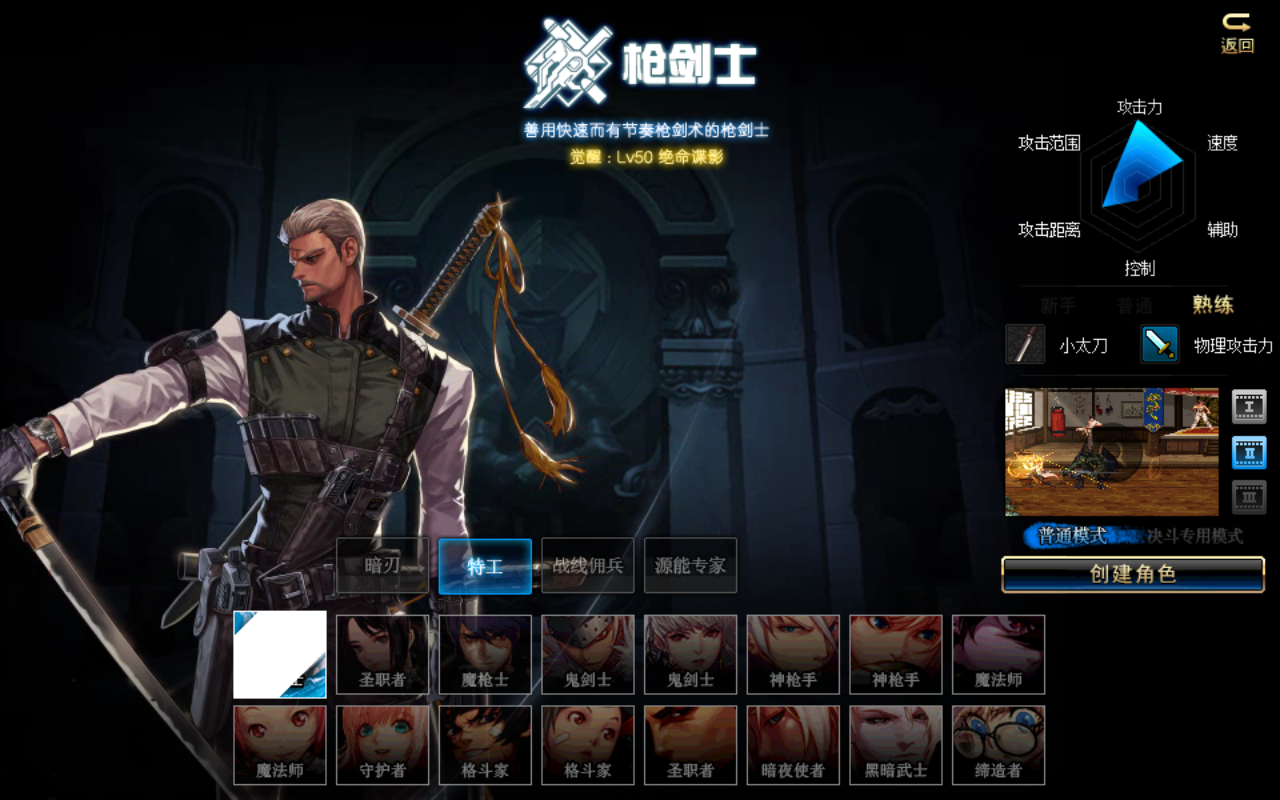The width and height of the screenshot is (1280, 800).
Task: Select the 魔枪士 class icon
Action: [x=485, y=653]
